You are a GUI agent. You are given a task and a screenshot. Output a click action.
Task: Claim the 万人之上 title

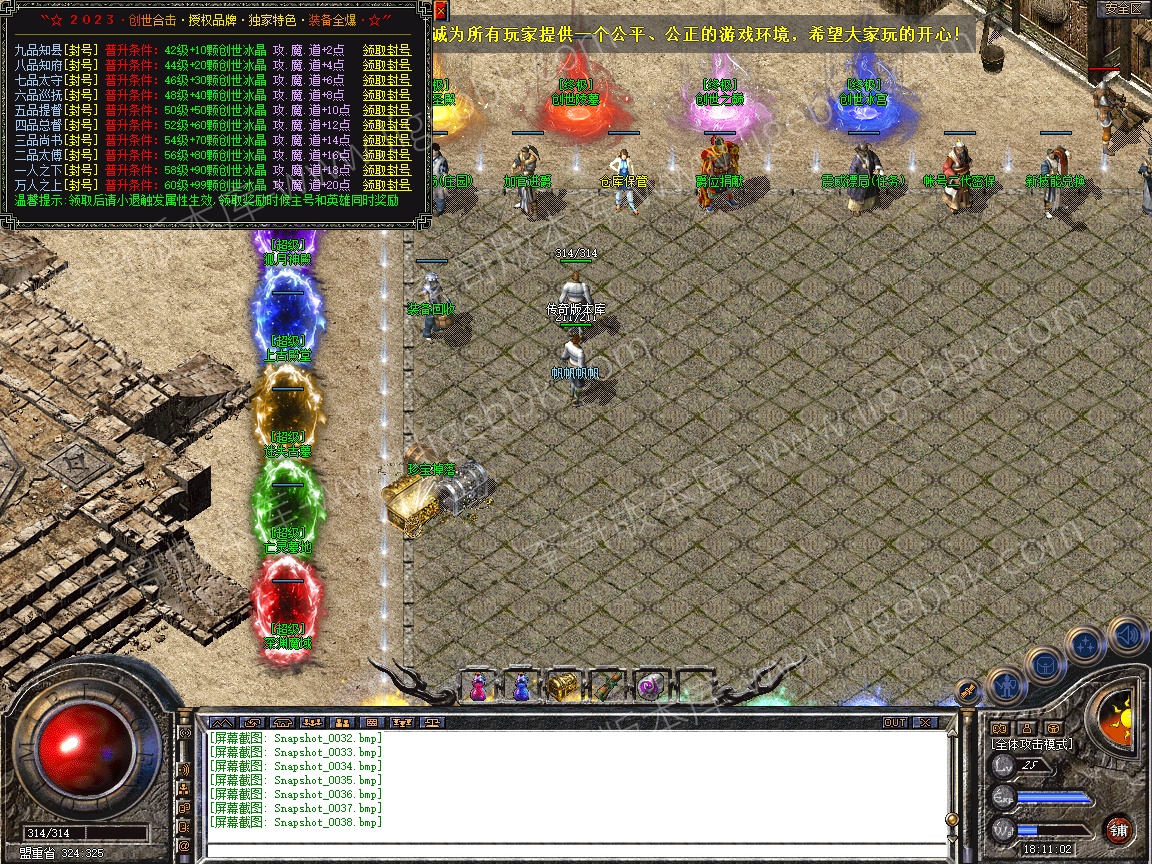386,185
